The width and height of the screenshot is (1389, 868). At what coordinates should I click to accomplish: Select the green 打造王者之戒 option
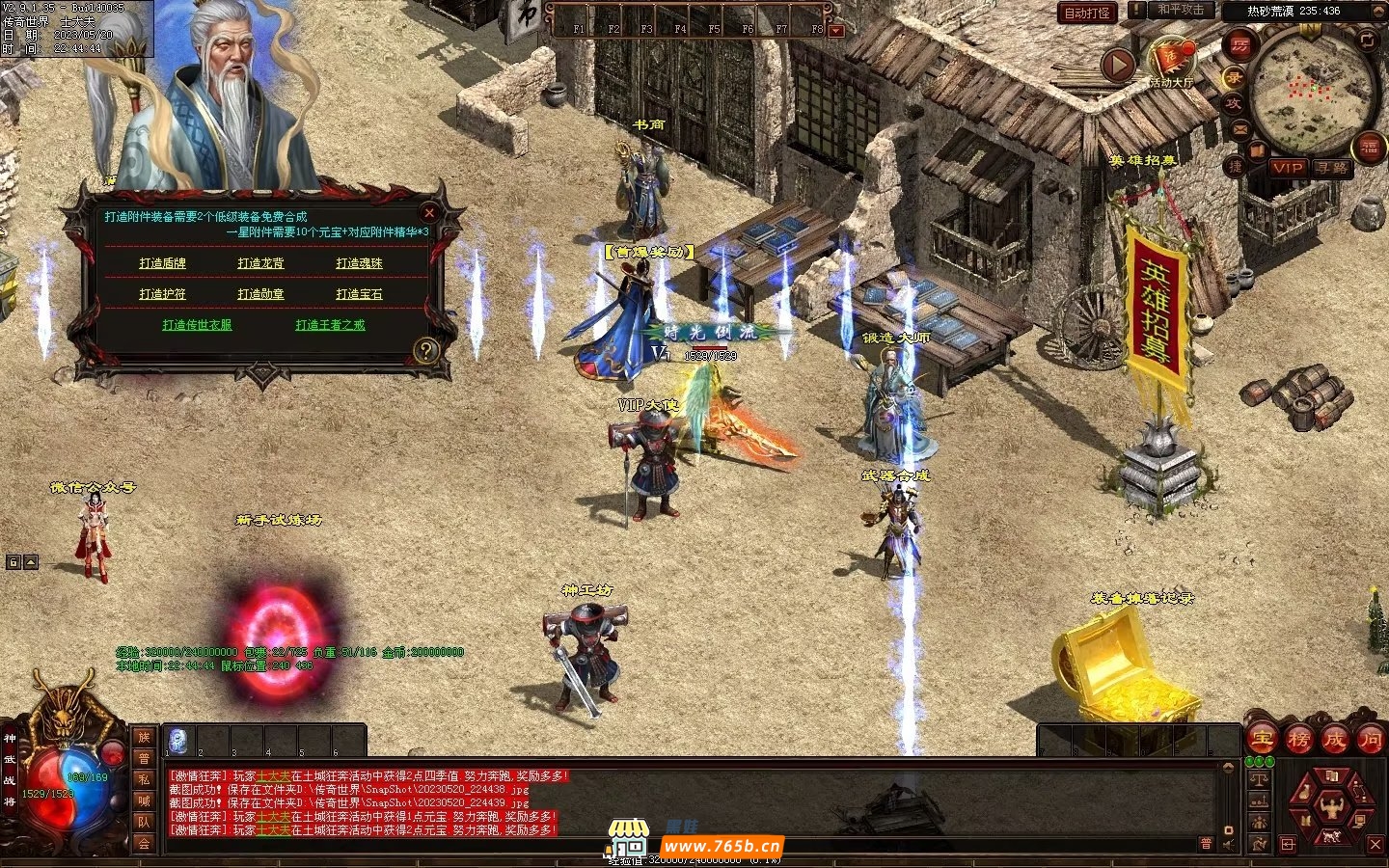point(330,325)
